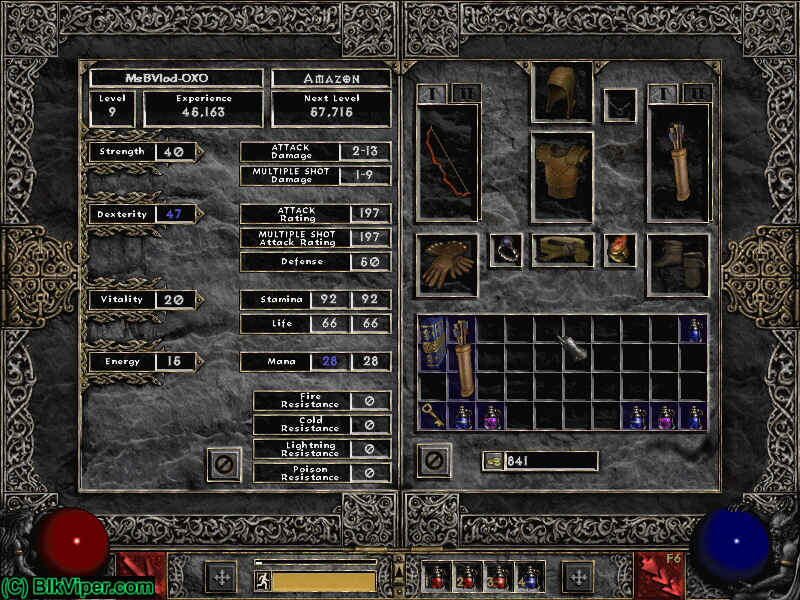Pick up the equipped amulet
Image resolution: width=800 pixels, height=600 pixels.
620,105
